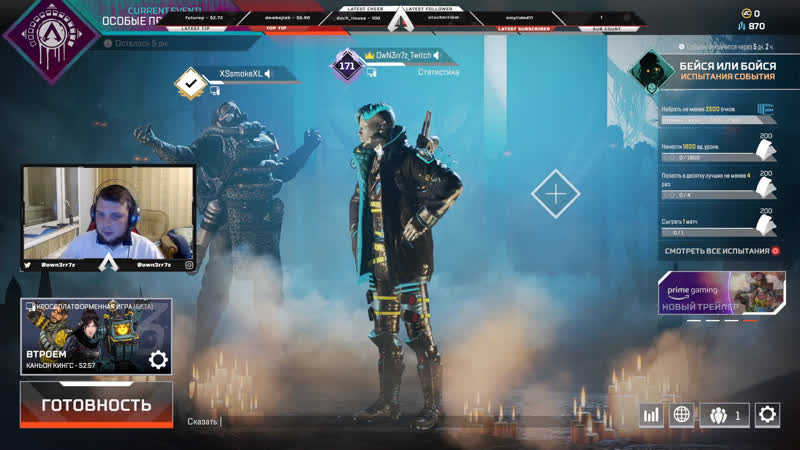Open the Prime Gaming НОВЫЙ ТРЕЙЛЕР banner
This screenshot has width=800, height=450.
(720, 292)
